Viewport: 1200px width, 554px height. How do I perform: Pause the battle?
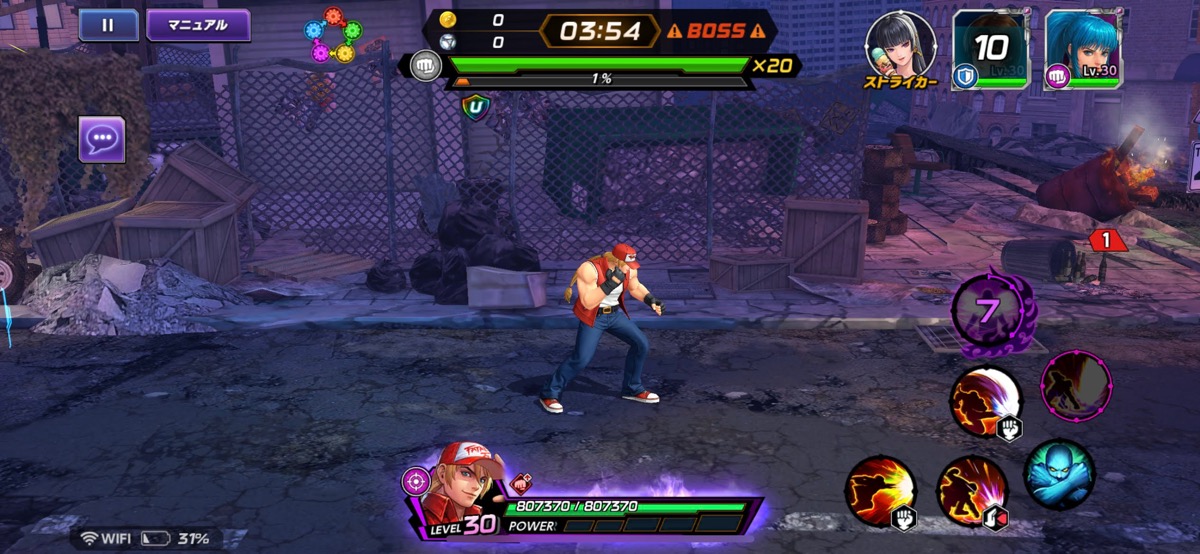click(x=108, y=25)
